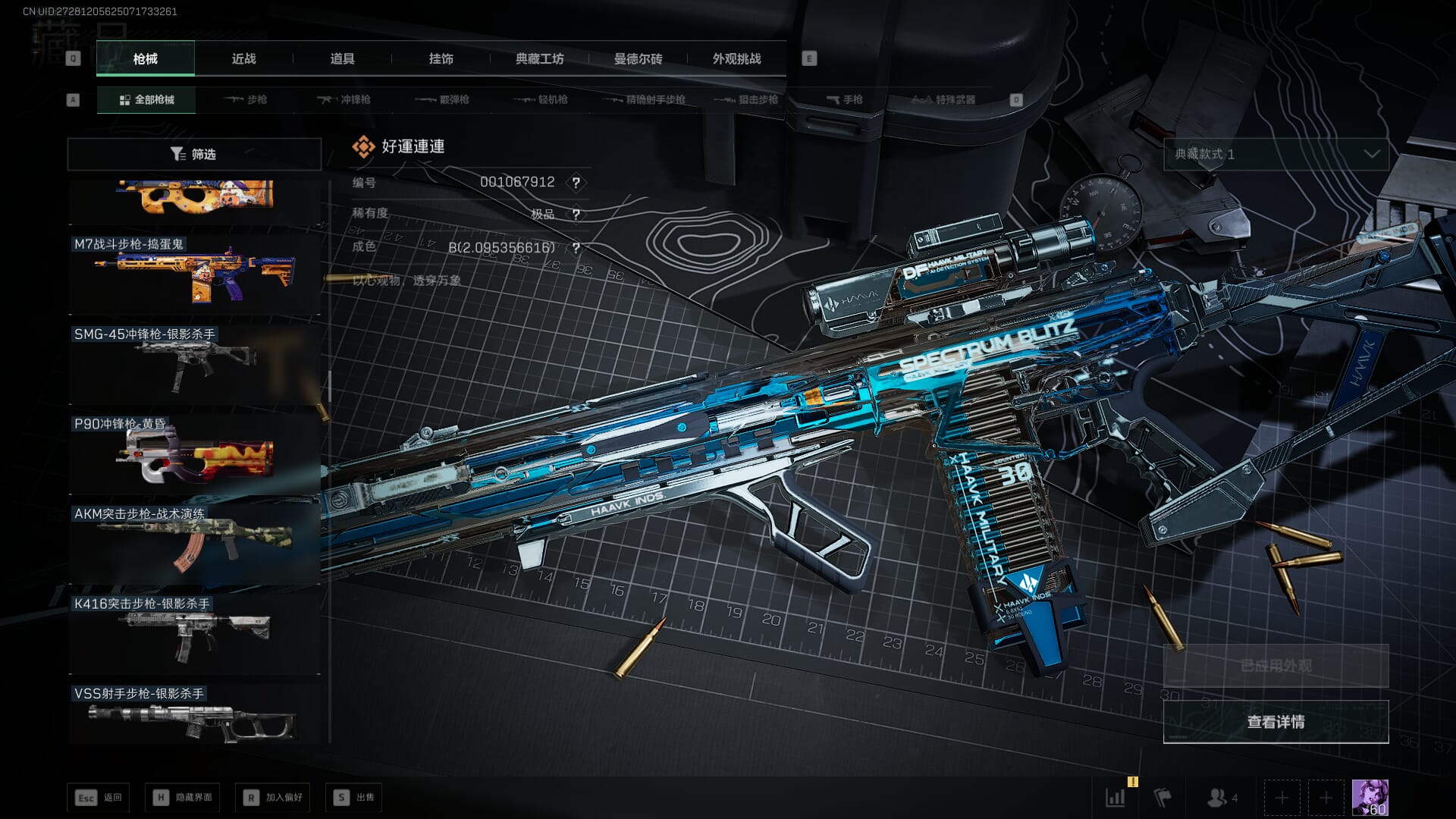Select the 挂饰 charms tab
Viewport: 1456px width, 819px height.
pyautogui.click(x=441, y=58)
